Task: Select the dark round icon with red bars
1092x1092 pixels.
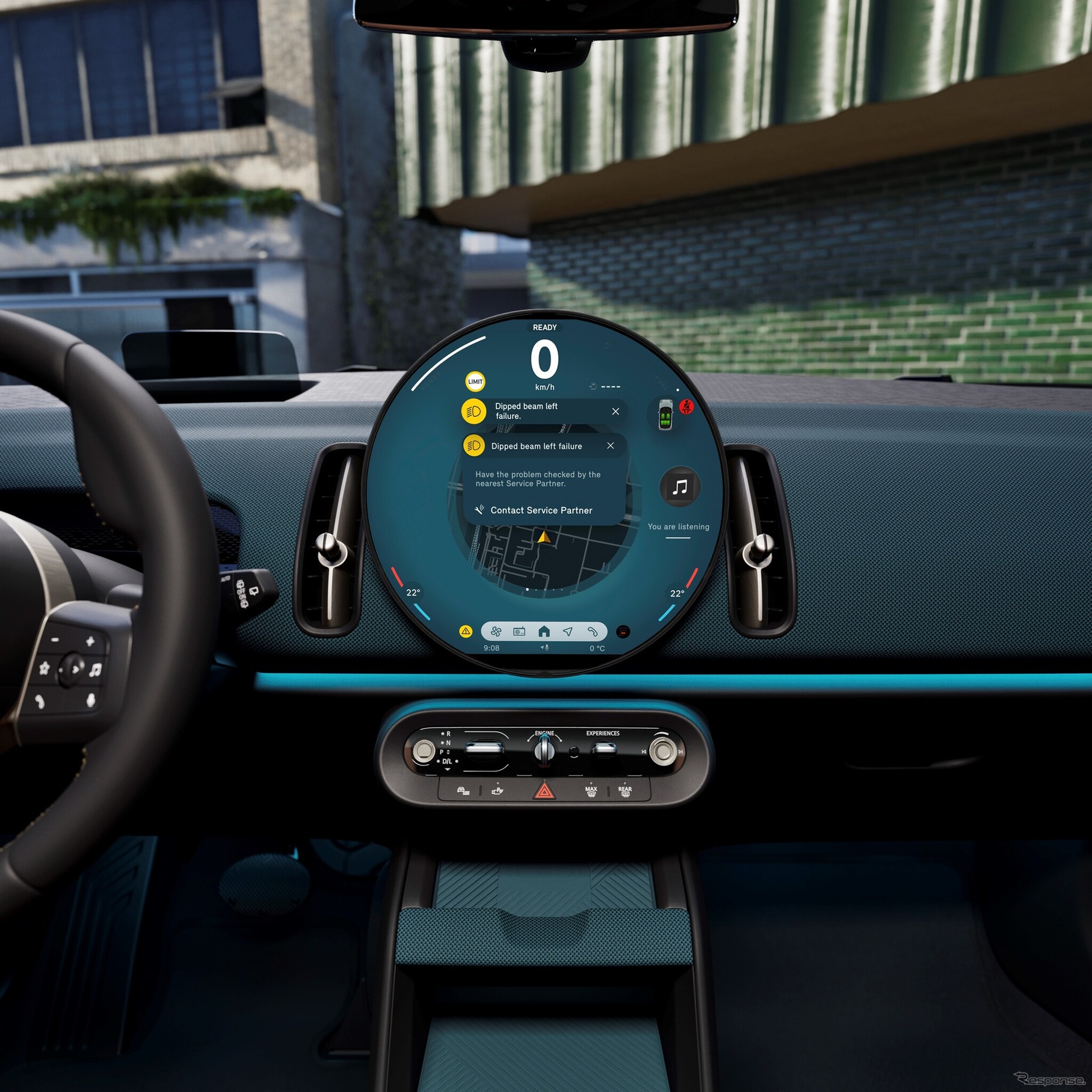Action: pos(624,631)
